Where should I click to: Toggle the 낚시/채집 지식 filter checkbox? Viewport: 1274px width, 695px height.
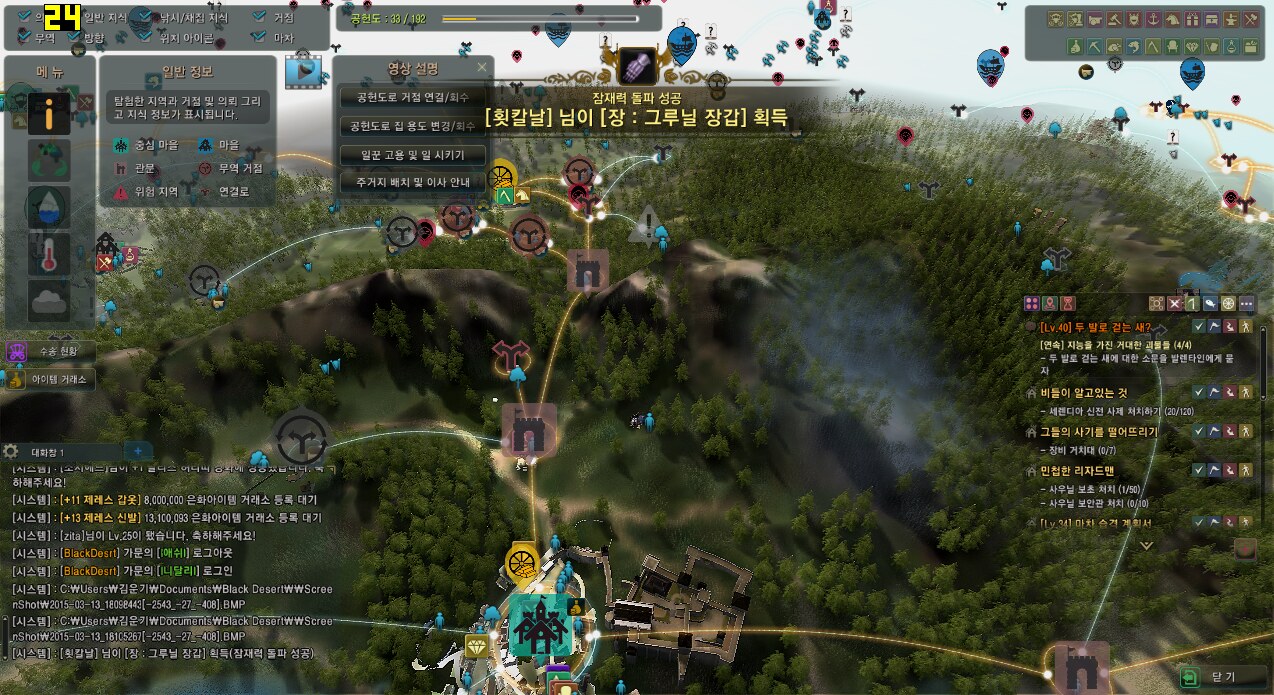tap(145, 17)
